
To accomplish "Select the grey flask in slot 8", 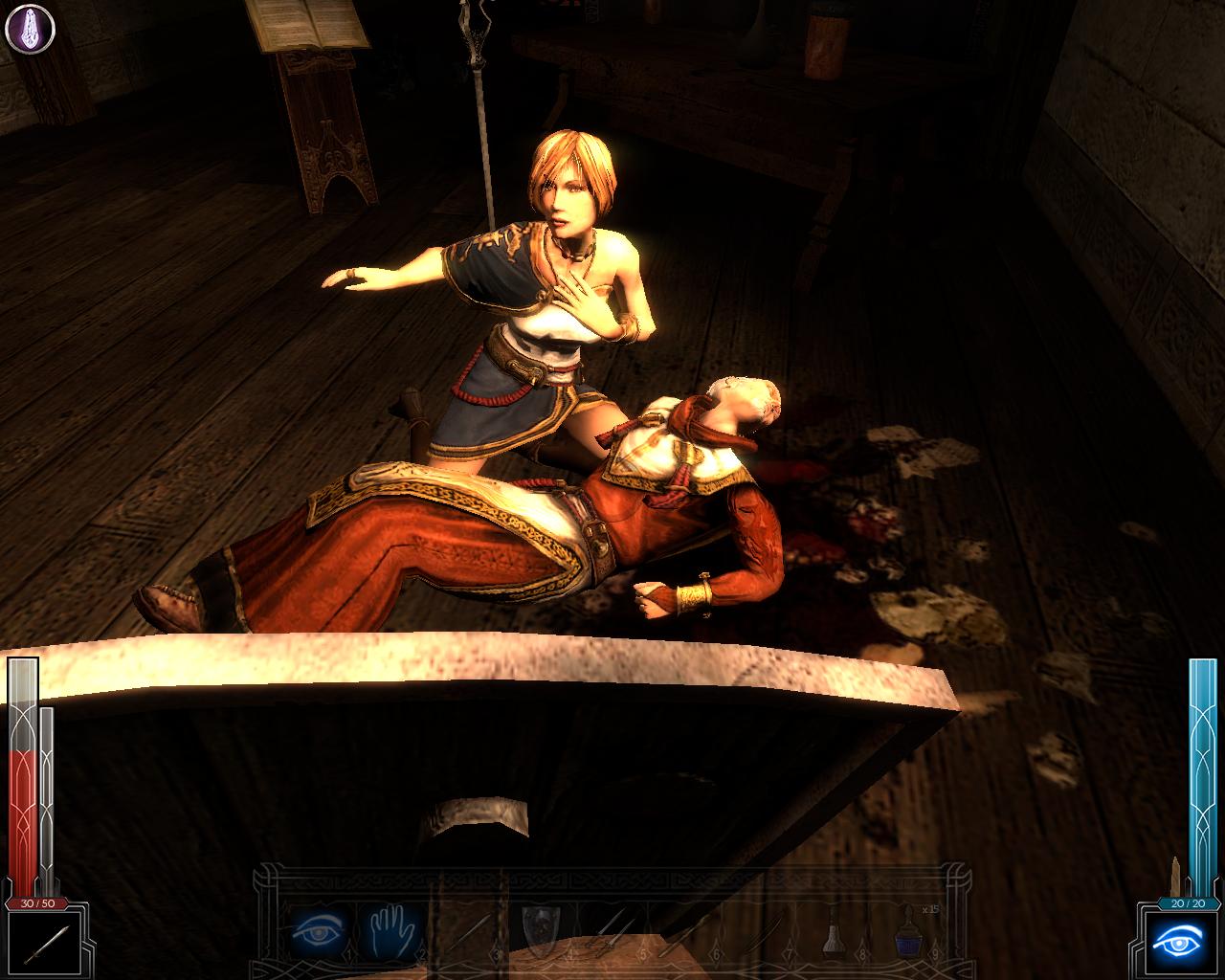I will [835, 930].
